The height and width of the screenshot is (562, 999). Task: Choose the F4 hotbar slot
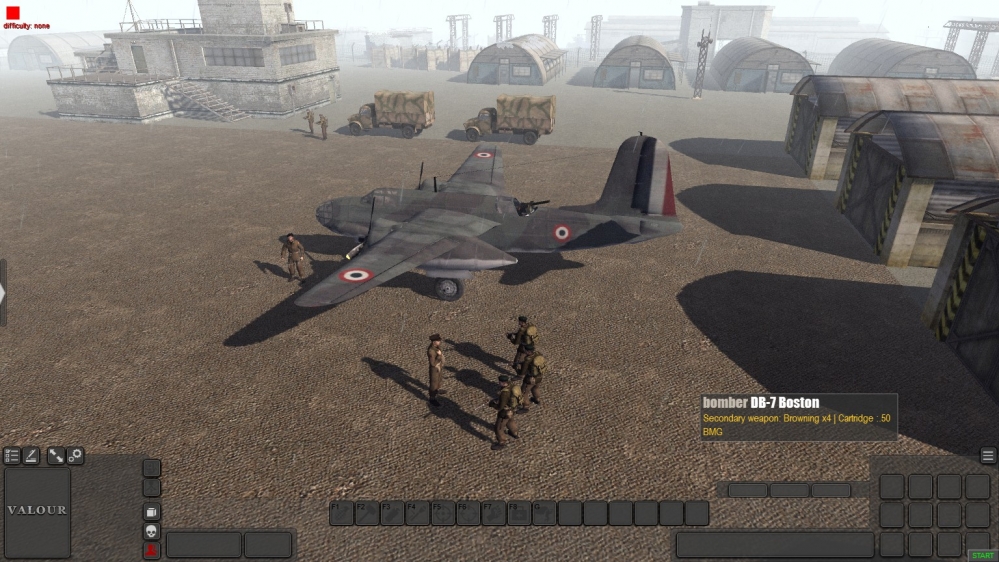coord(418,513)
